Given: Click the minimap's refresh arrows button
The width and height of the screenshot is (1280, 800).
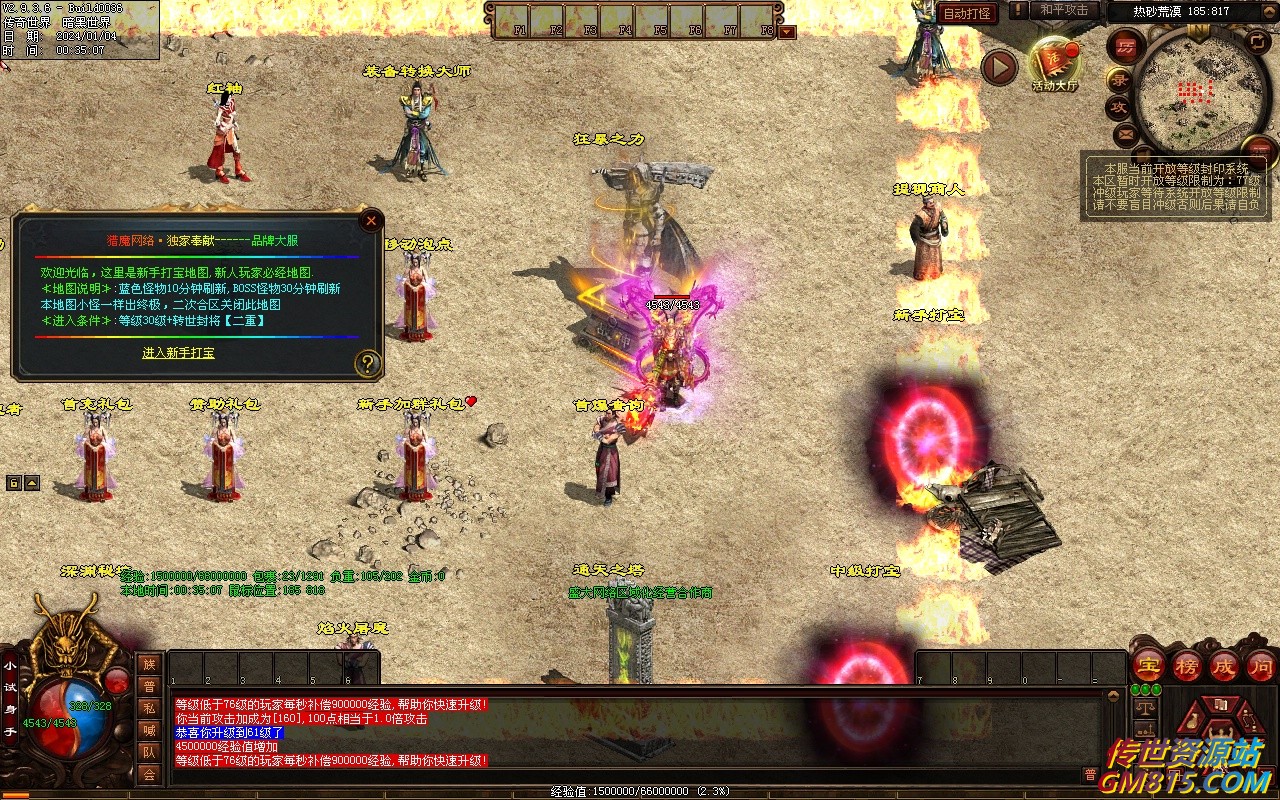Looking at the screenshot, I should click(x=1258, y=42).
